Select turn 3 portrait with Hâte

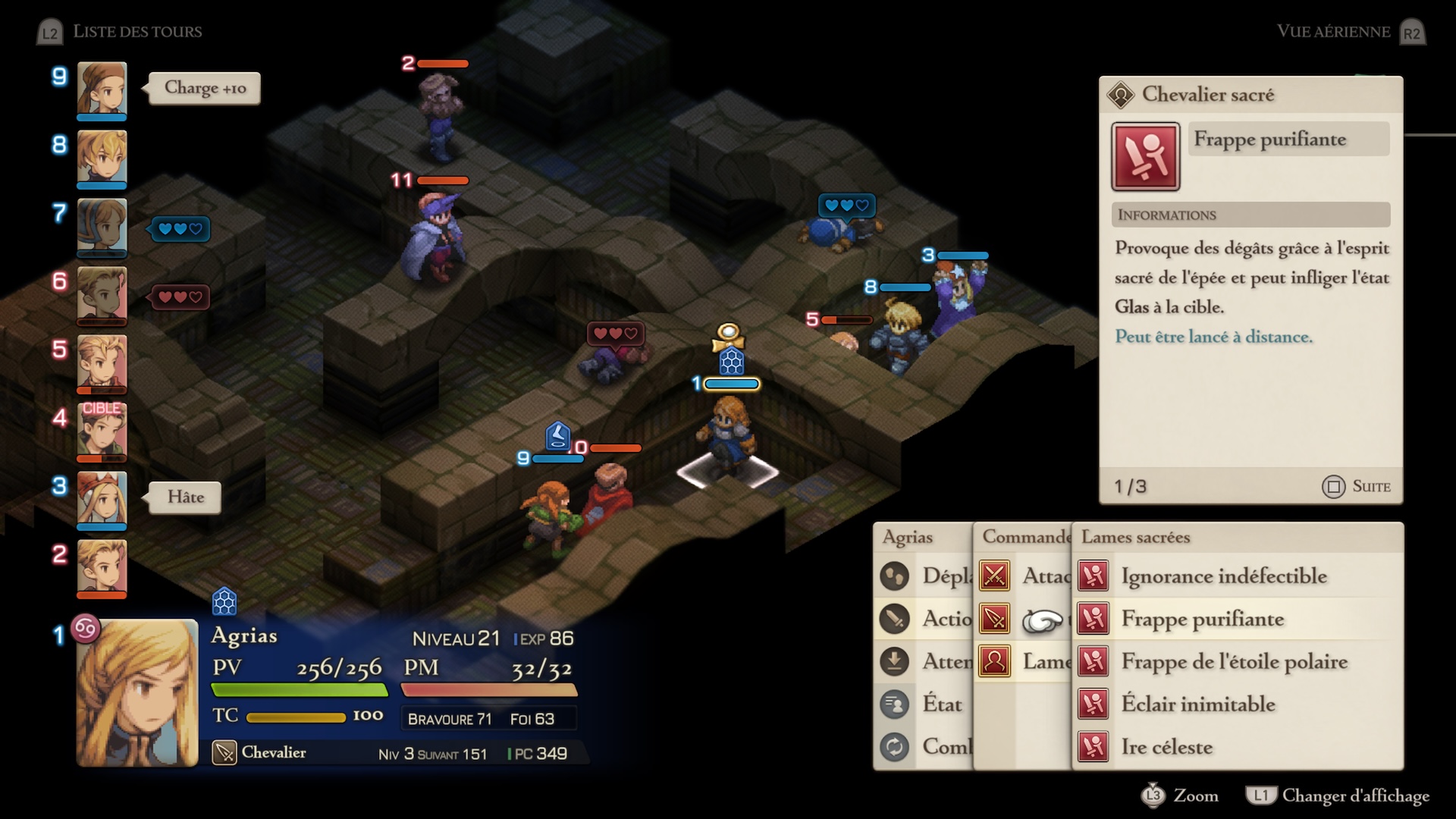click(102, 498)
